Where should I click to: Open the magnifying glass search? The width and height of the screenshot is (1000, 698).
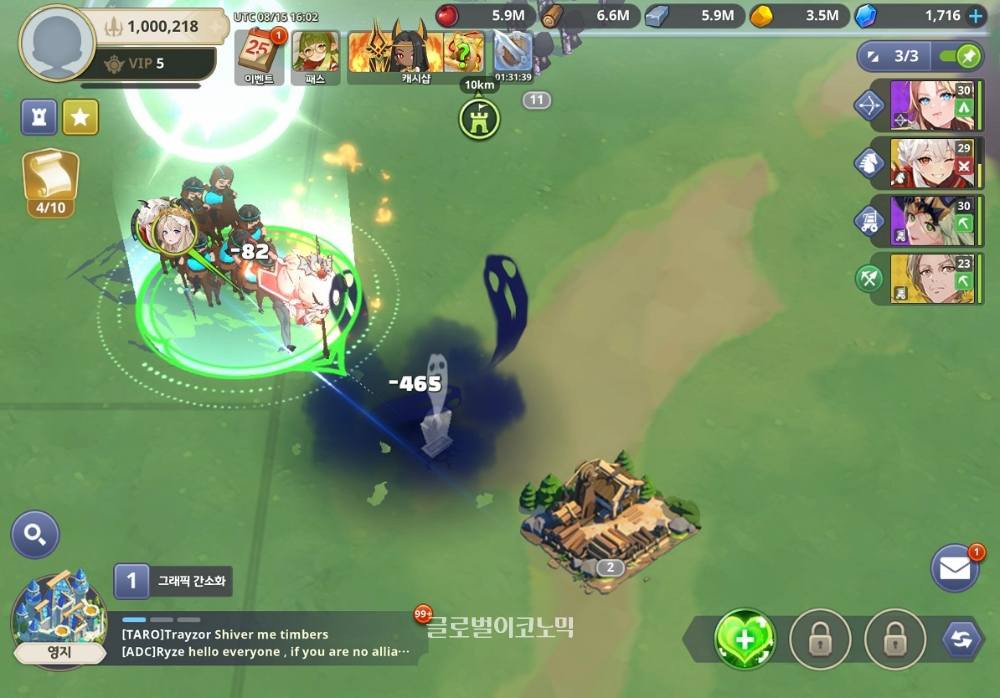(x=35, y=535)
